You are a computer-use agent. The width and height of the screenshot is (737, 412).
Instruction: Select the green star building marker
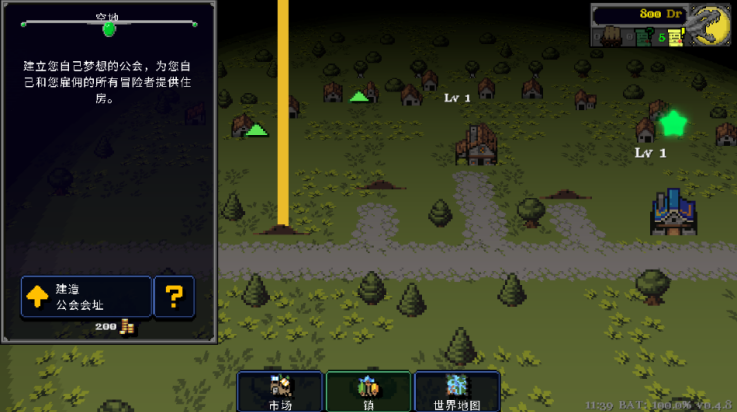pyautogui.click(x=673, y=124)
